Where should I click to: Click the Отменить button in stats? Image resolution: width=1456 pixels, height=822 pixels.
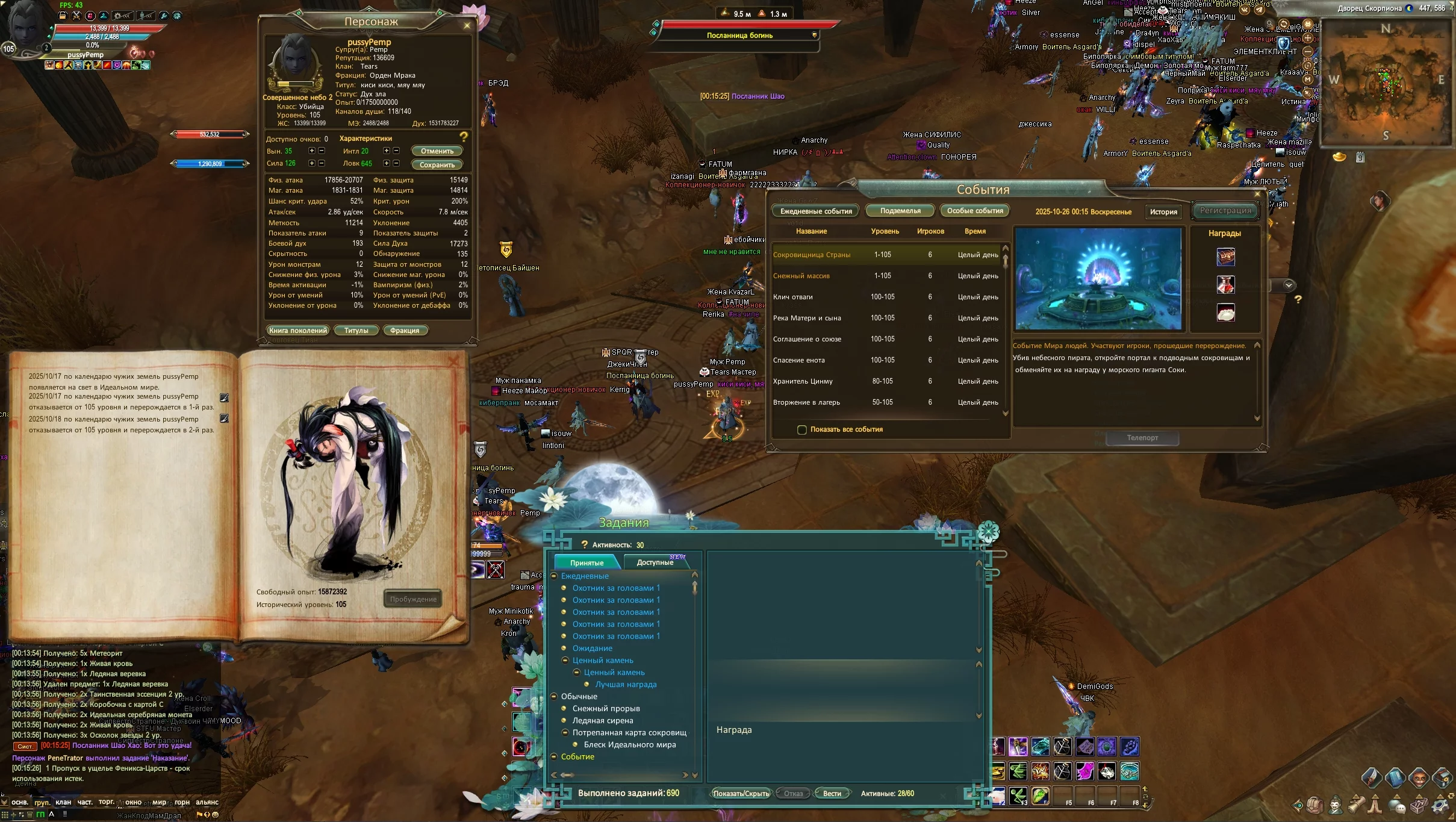437,151
